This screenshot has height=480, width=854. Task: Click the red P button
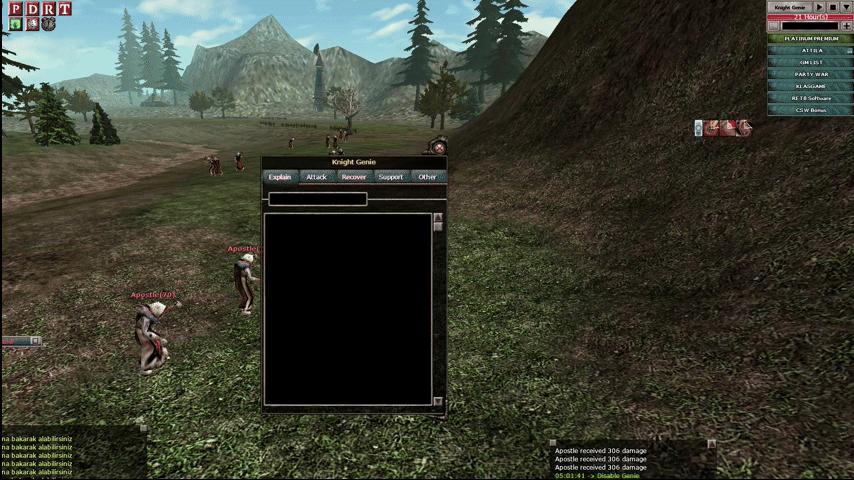click(x=15, y=9)
